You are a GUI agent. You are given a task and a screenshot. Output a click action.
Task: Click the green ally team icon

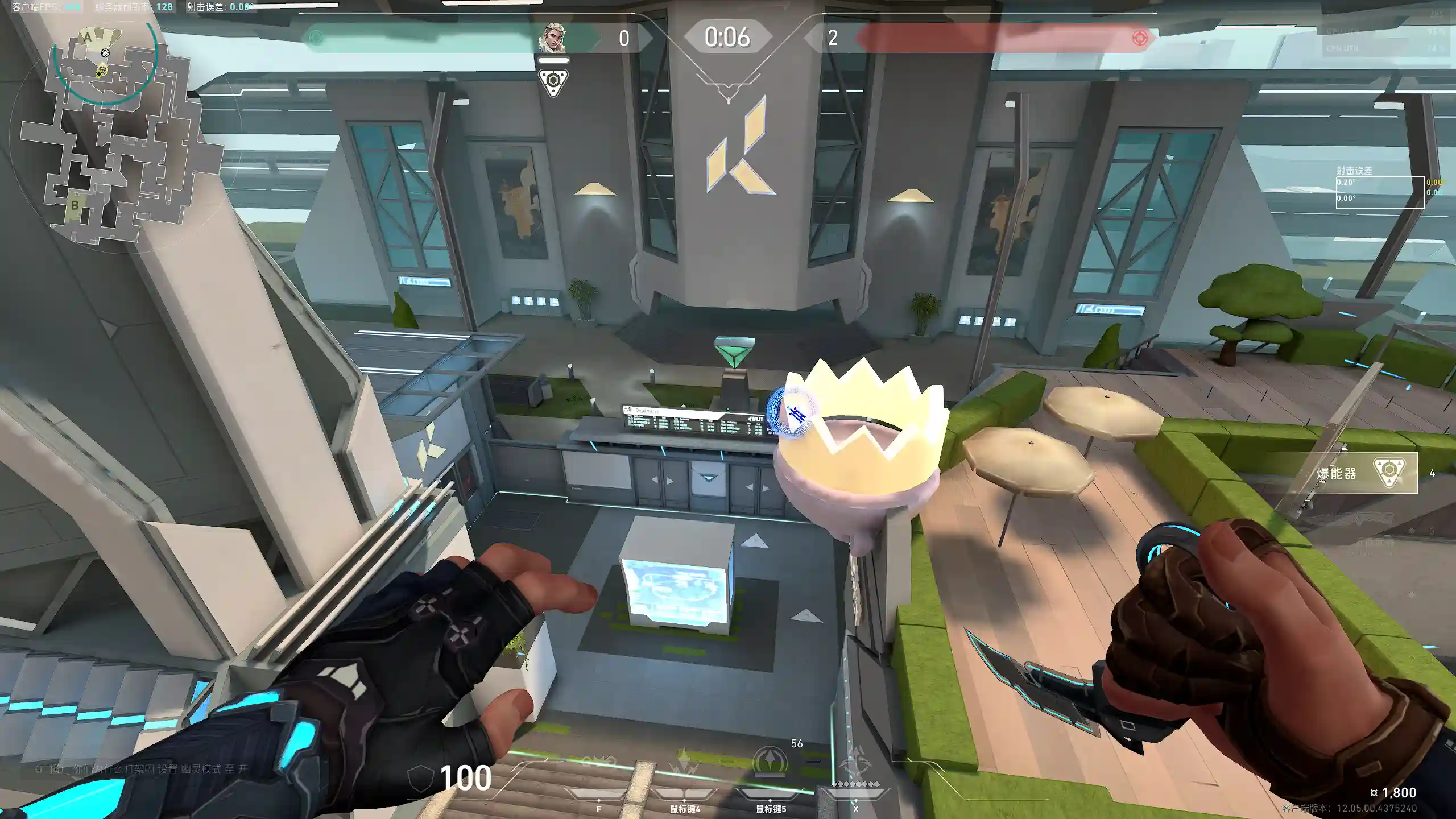[x=316, y=38]
